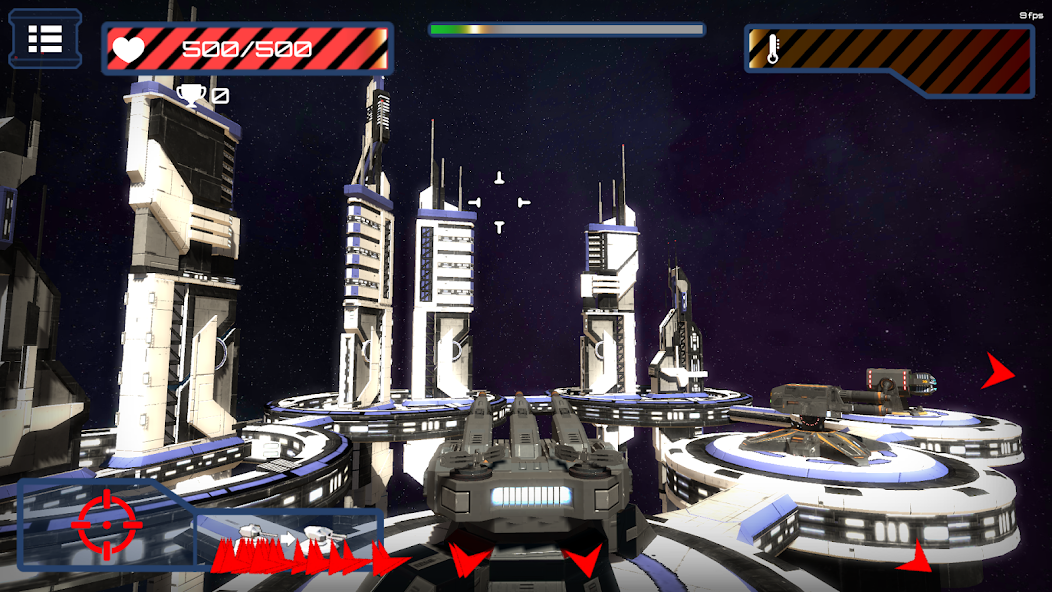This screenshot has width=1052, height=592.
Task: Open the list menu button
Action: click(45, 39)
